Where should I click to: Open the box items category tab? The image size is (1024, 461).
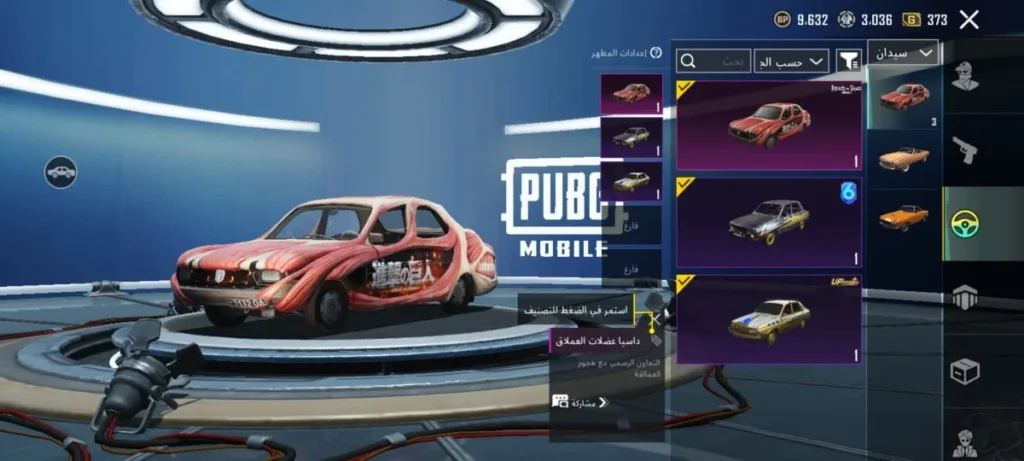pos(965,371)
